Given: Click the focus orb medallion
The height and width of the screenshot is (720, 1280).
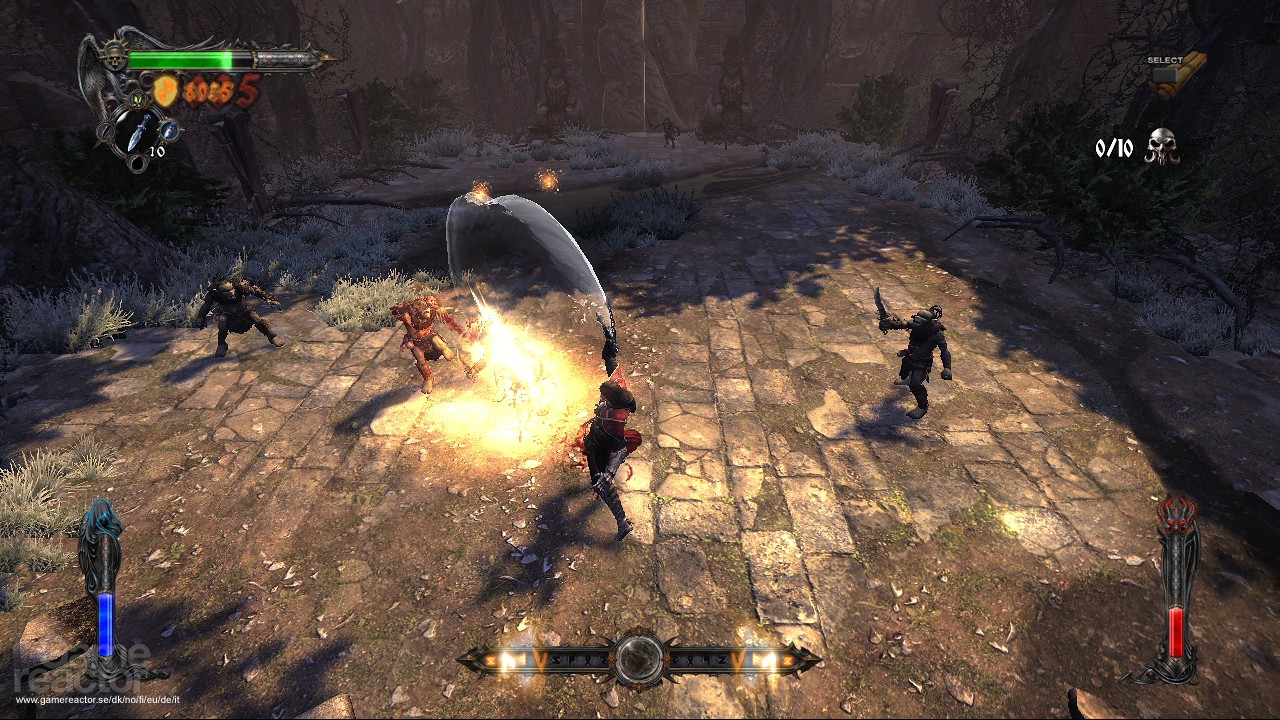Looking at the screenshot, I should (639, 658).
